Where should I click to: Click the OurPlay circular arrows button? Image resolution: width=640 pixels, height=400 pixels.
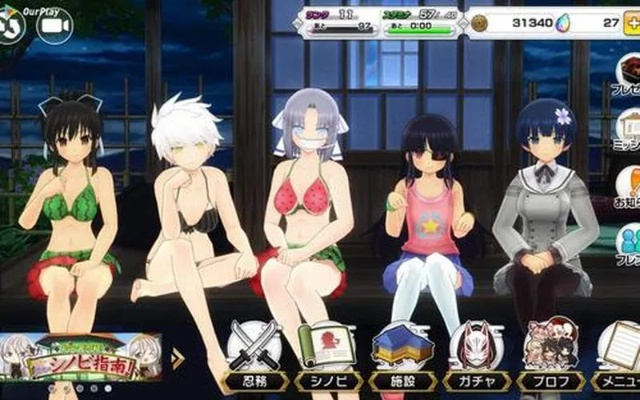click(x=12, y=26)
